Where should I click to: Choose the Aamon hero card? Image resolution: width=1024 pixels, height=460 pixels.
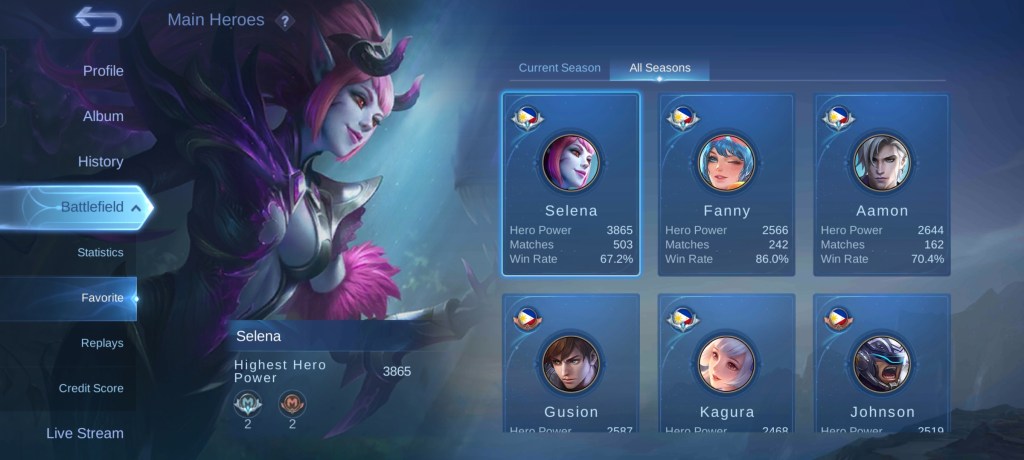point(882,184)
